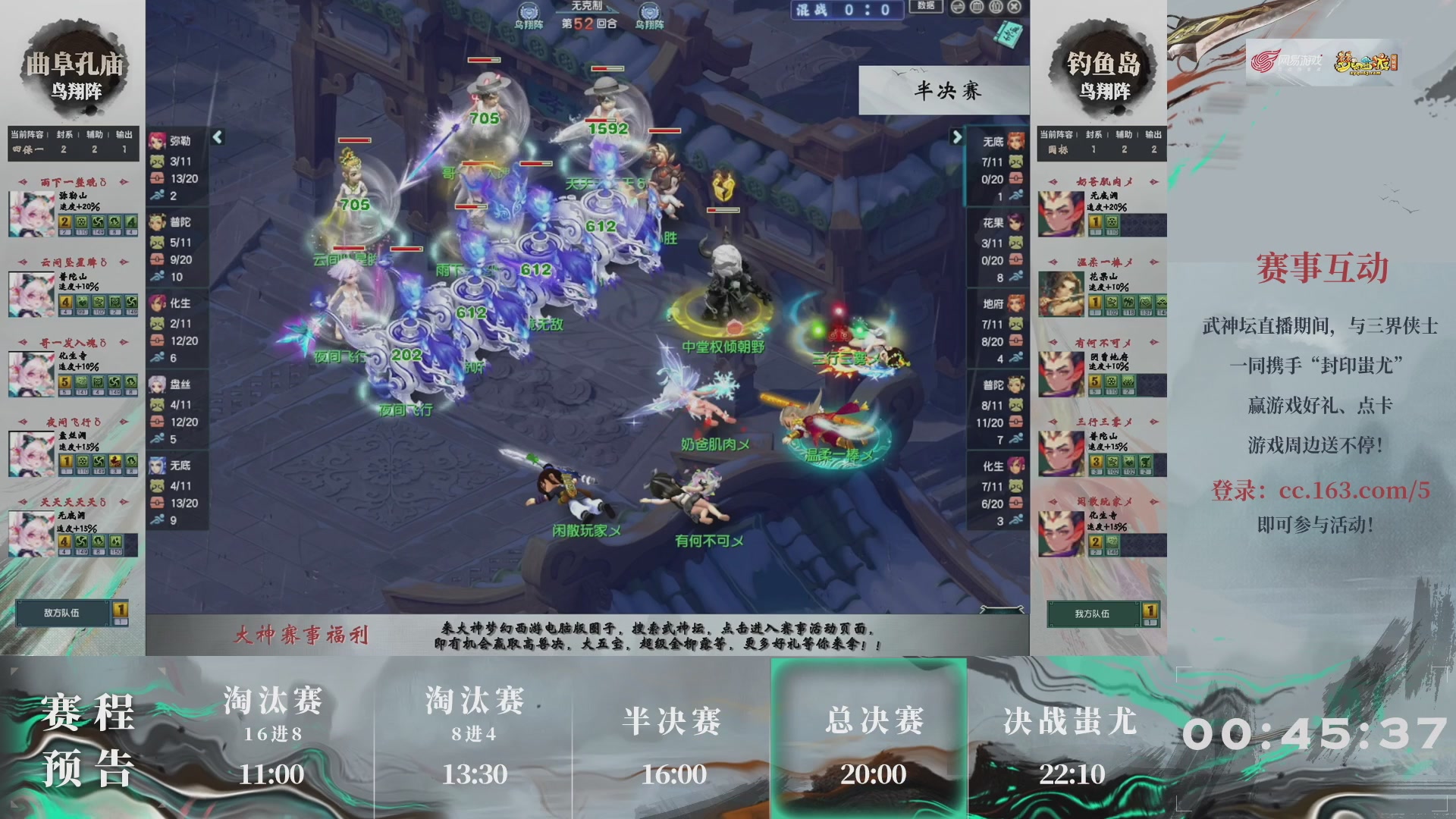Click the second building icon in top-right toolbar
Image resolution: width=1456 pixels, height=819 pixels.
[995, 7]
